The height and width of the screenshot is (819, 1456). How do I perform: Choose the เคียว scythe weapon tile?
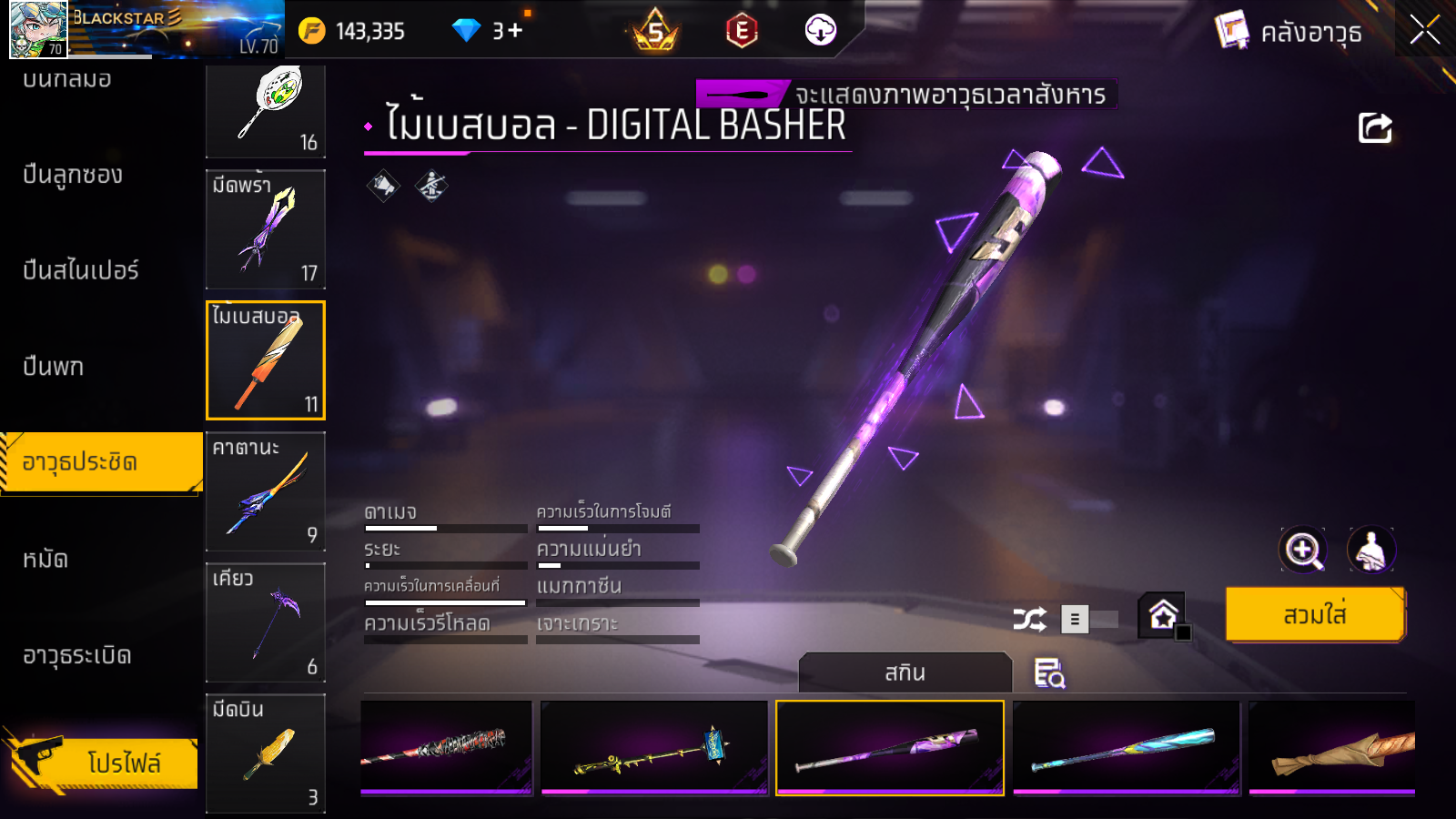(x=266, y=622)
